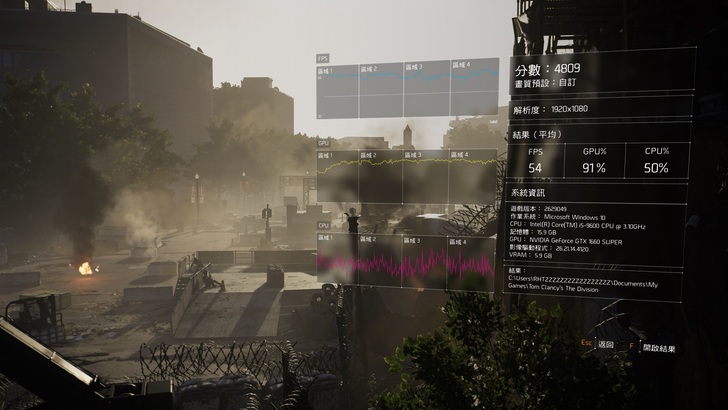Open benchmark results with 開啟結果
Image resolution: width=728 pixels, height=410 pixels.
point(658,348)
